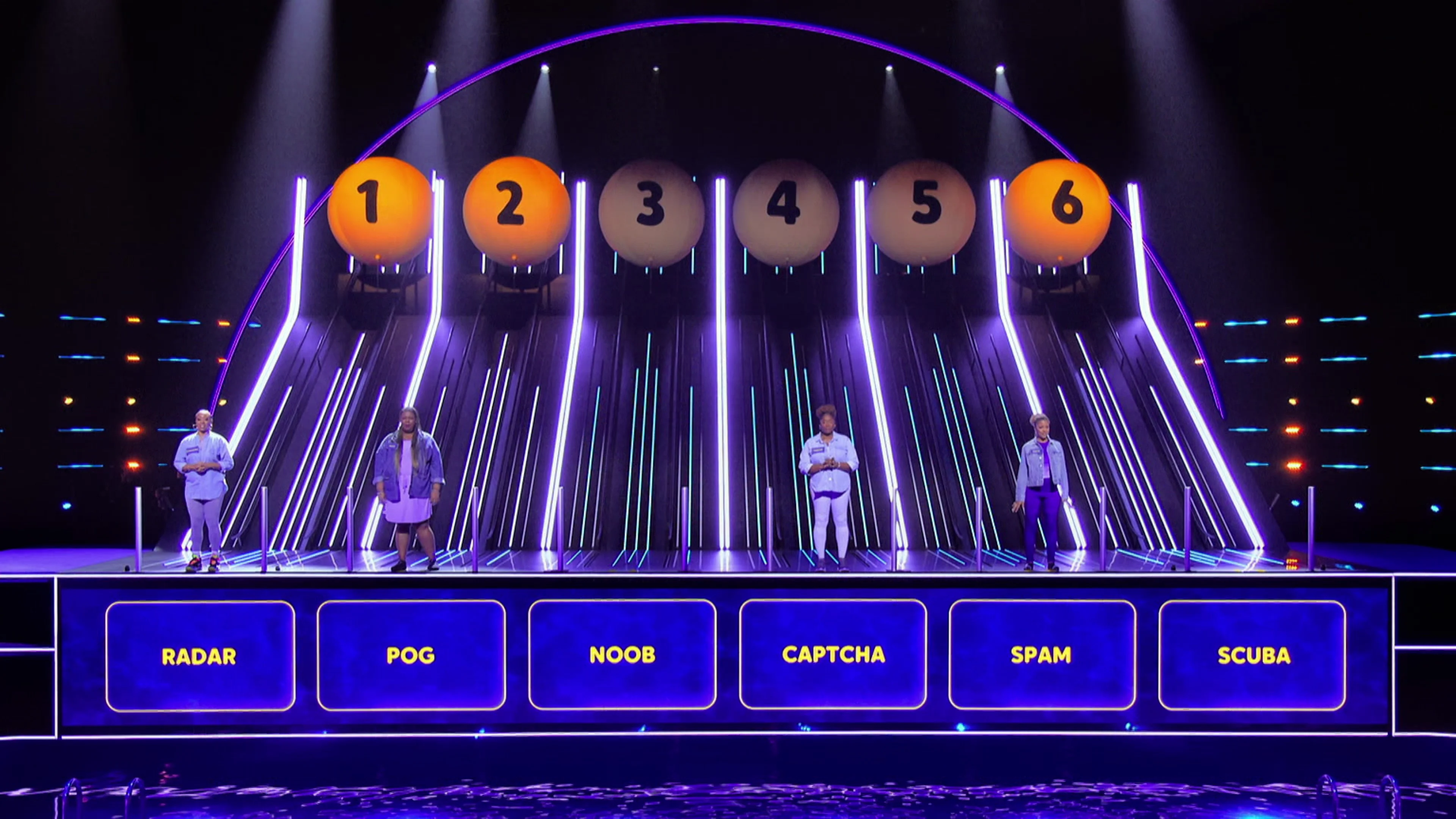1456x819 pixels.
Task: Select the SPAM answer panel
Action: pos(1042,654)
